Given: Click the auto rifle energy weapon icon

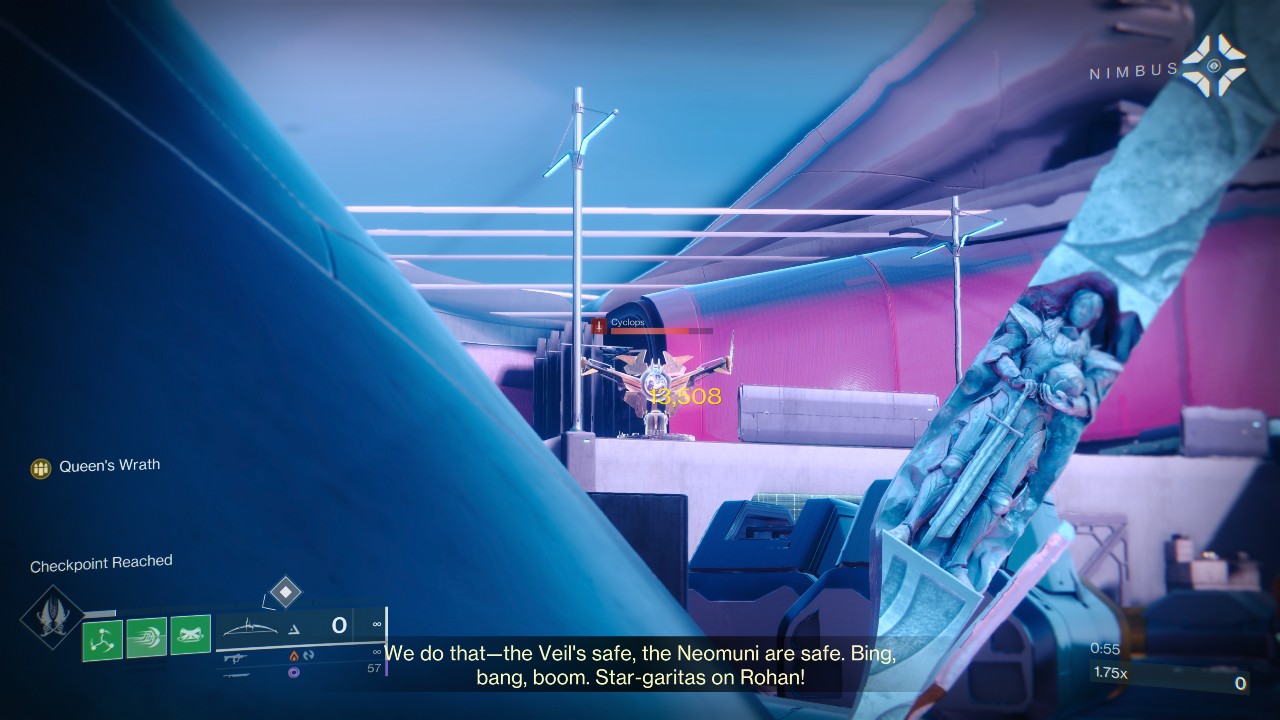Looking at the screenshot, I should pyautogui.click(x=236, y=659).
